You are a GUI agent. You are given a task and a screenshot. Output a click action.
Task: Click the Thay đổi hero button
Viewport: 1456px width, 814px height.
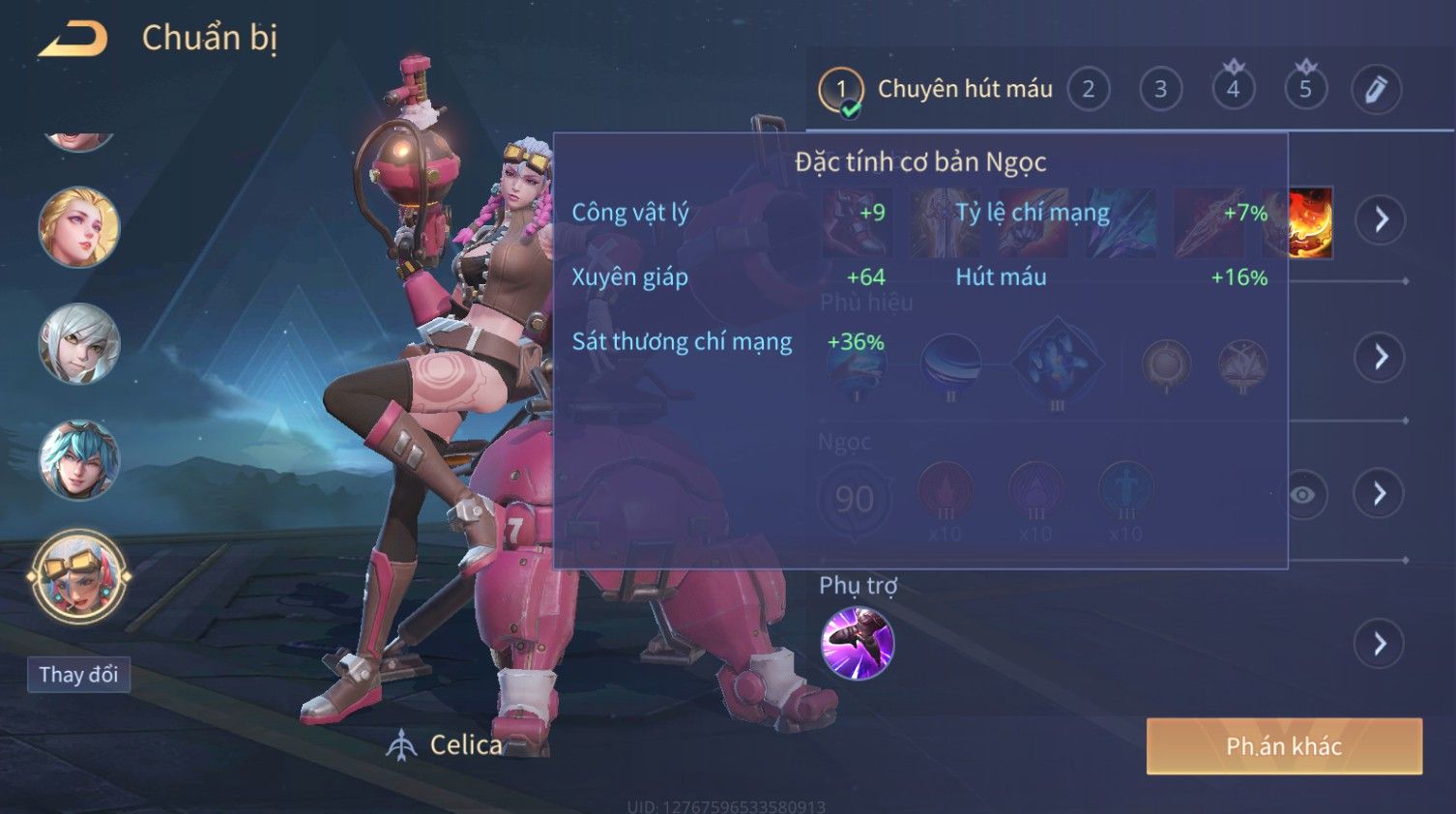[78, 674]
